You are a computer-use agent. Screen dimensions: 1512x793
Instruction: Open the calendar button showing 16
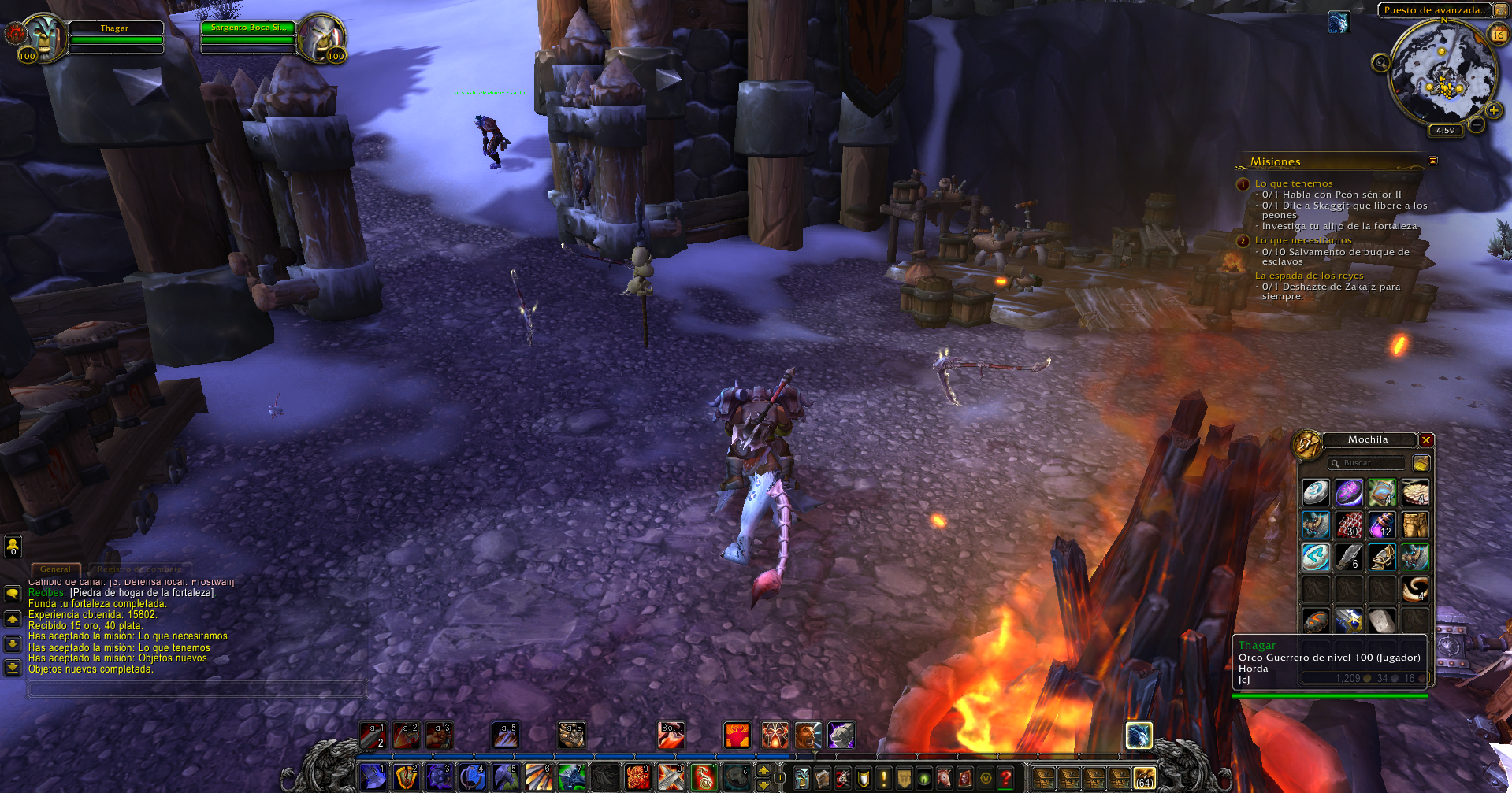[1498, 35]
